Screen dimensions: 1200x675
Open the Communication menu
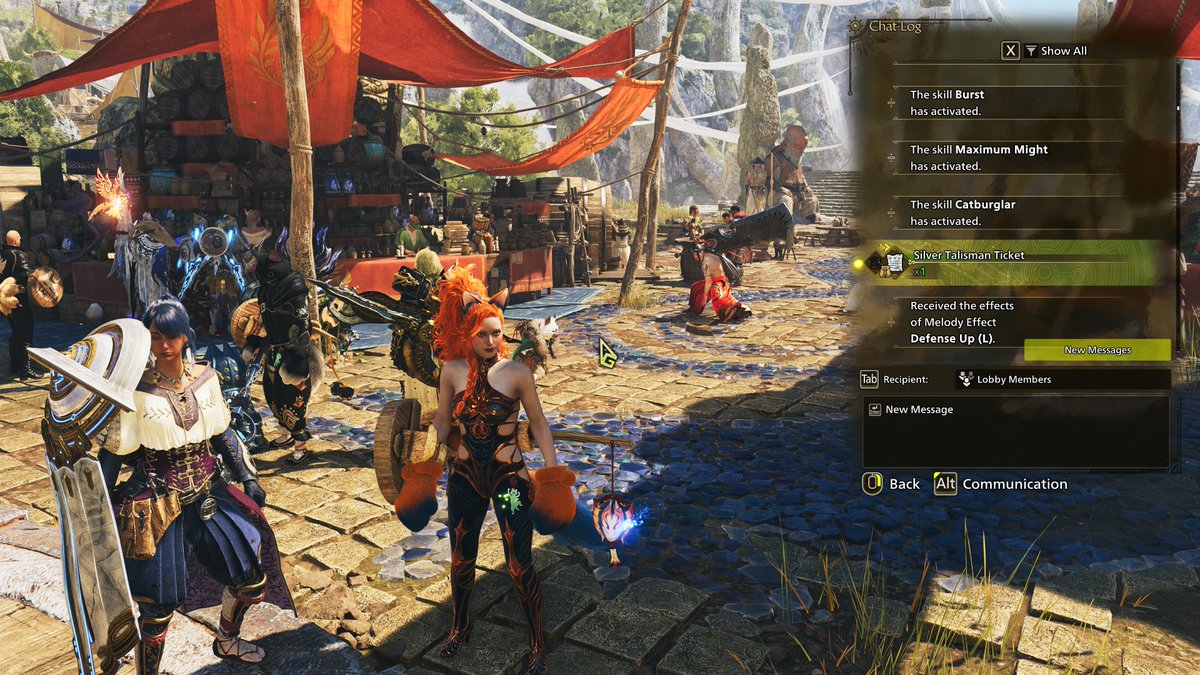[x=1000, y=484]
